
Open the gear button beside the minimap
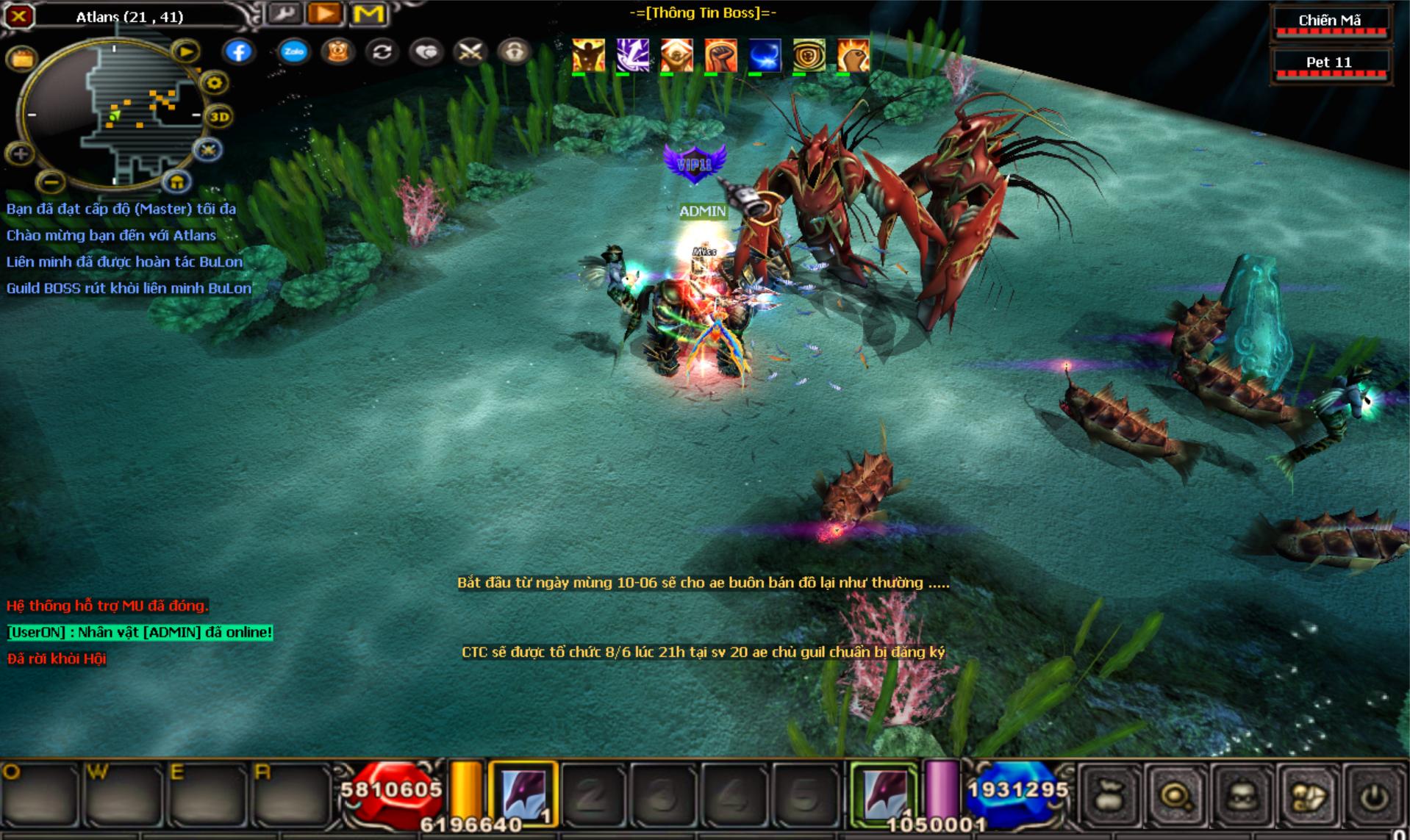(x=214, y=83)
